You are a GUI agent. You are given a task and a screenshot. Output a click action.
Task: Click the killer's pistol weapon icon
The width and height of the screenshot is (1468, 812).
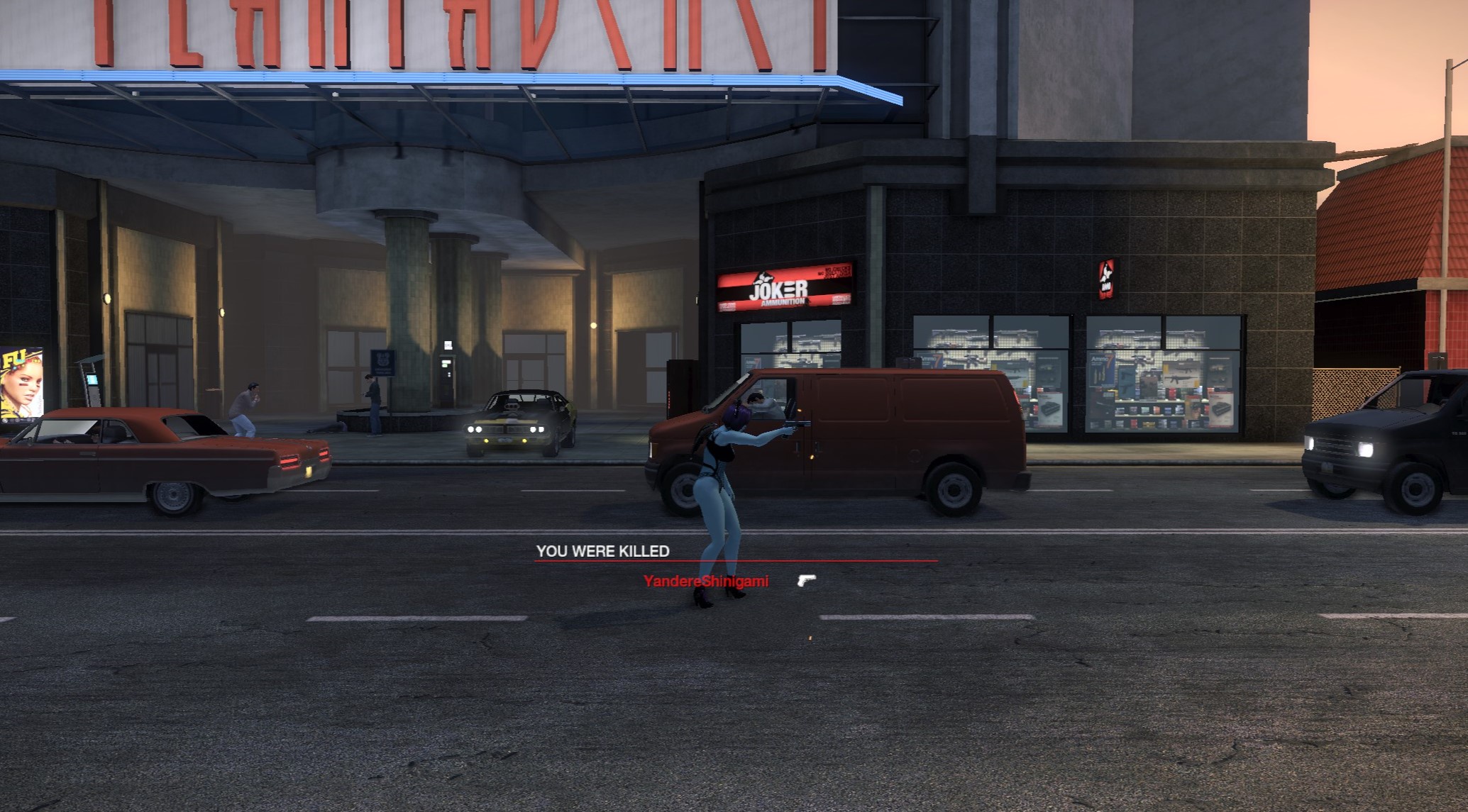point(806,581)
